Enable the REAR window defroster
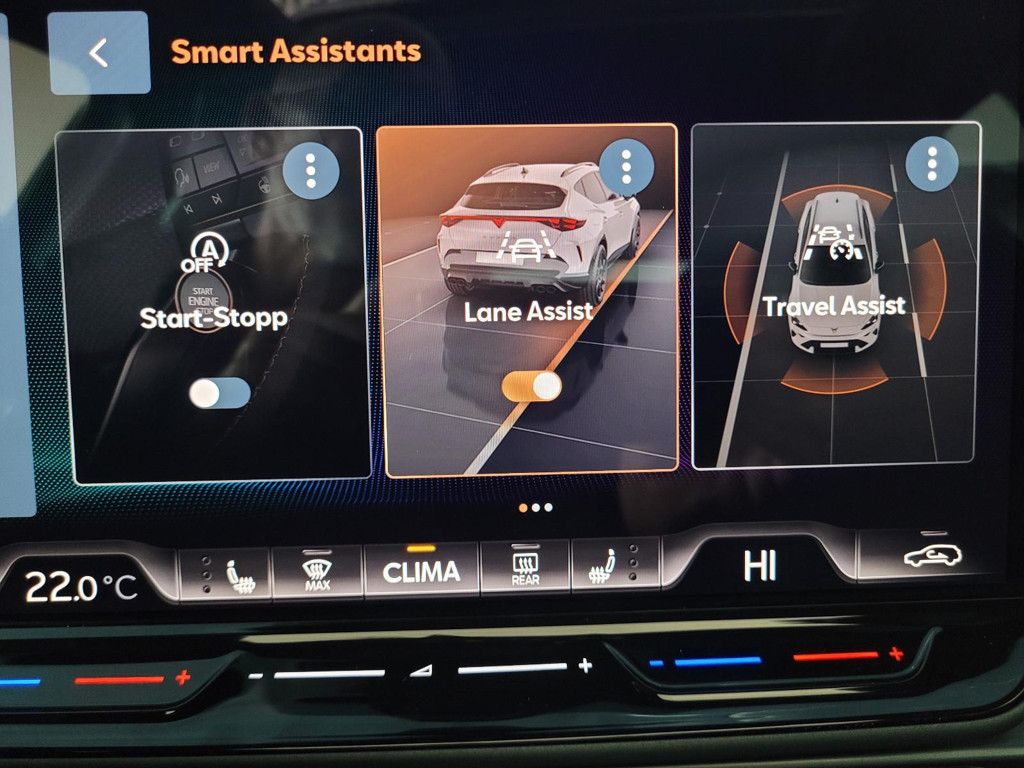Image resolution: width=1024 pixels, height=768 pixels. point(525,570)
